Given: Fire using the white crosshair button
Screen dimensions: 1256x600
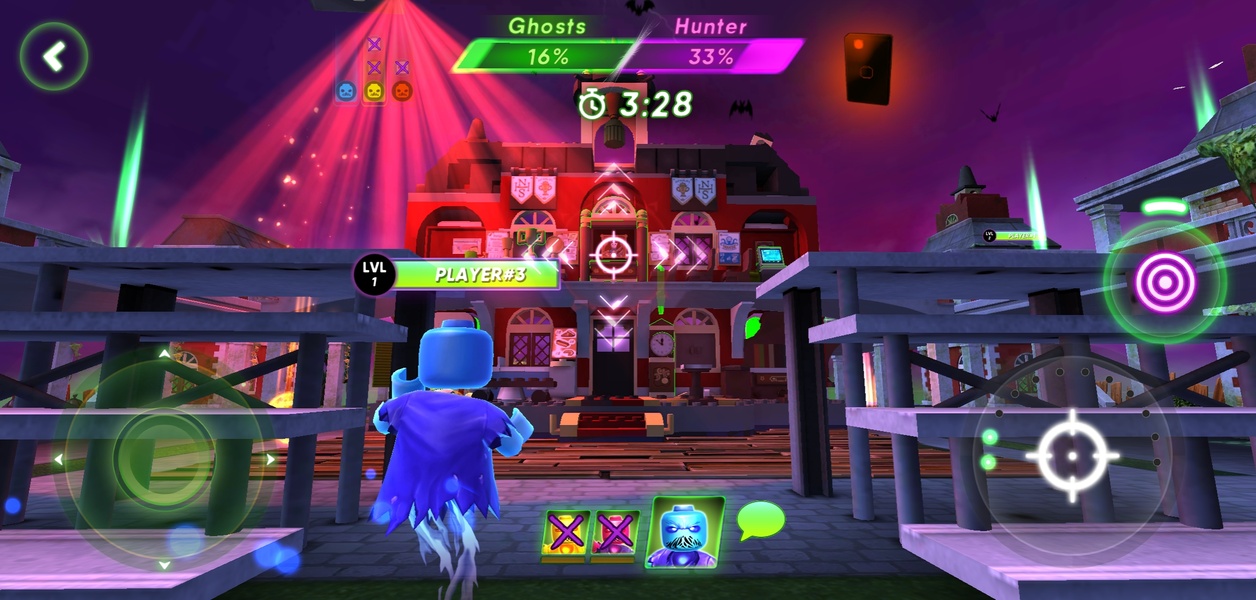Looking at the screenshot, I should pos(1072,456).
